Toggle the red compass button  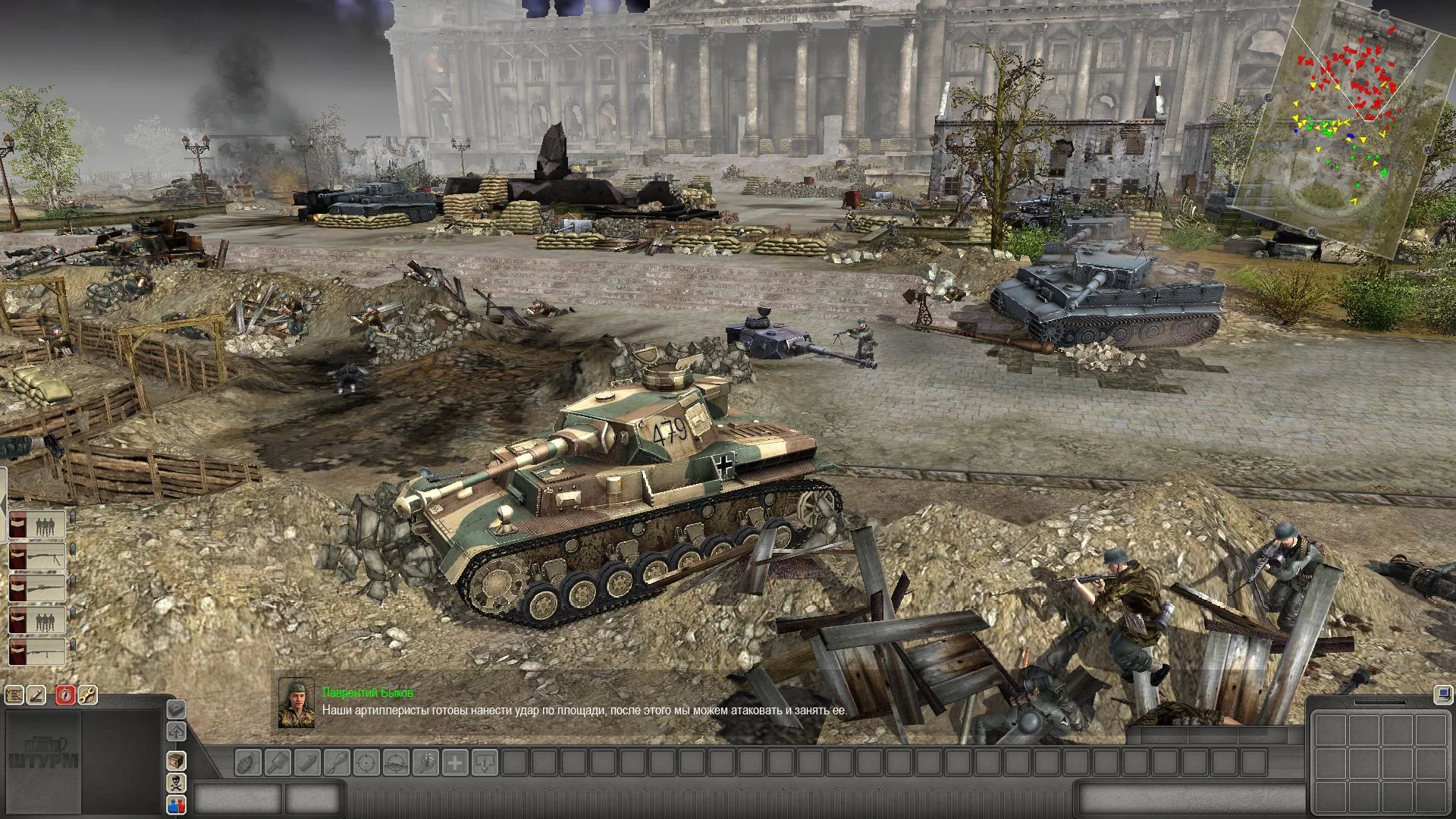pos(66,695)
